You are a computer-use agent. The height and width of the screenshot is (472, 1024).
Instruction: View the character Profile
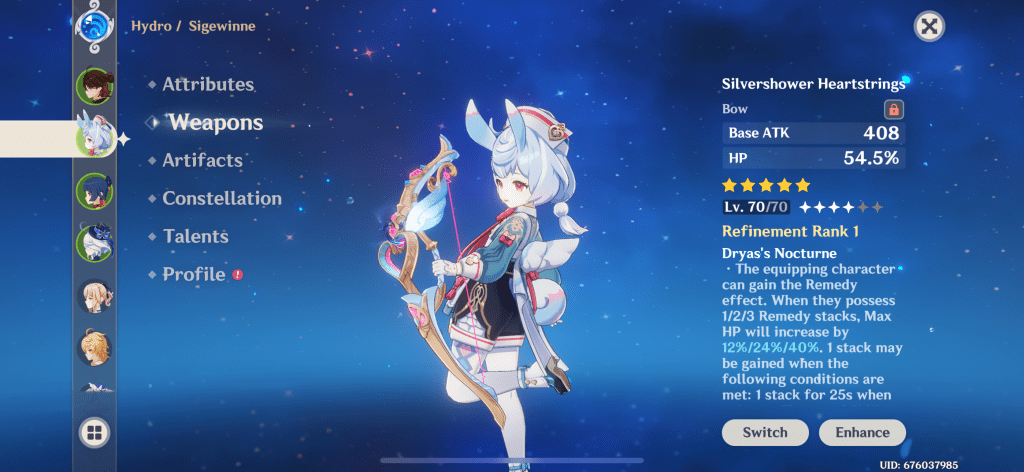click(194, 274)
